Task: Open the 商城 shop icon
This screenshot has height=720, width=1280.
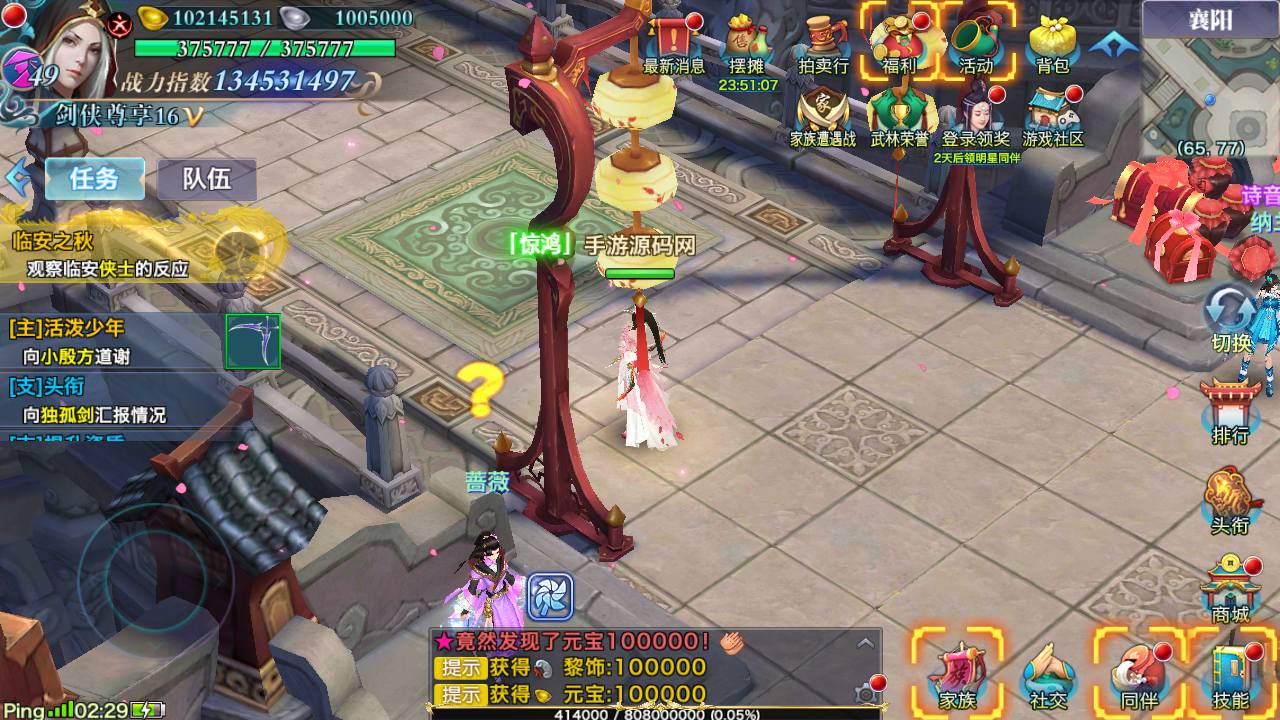Action: (1230, 590)
